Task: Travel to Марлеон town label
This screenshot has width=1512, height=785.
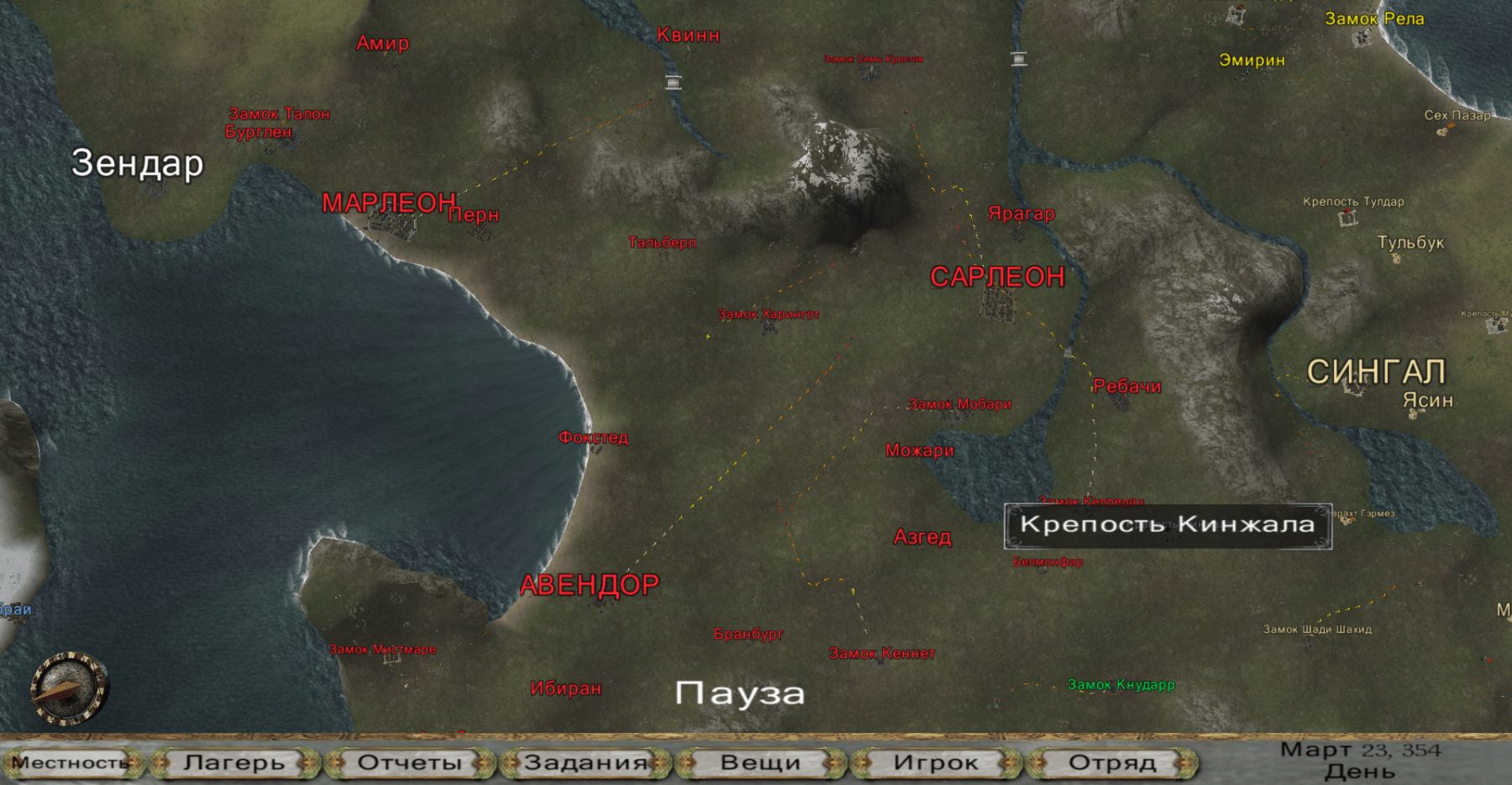Action: pyautogui.click(x=389, y=203)
